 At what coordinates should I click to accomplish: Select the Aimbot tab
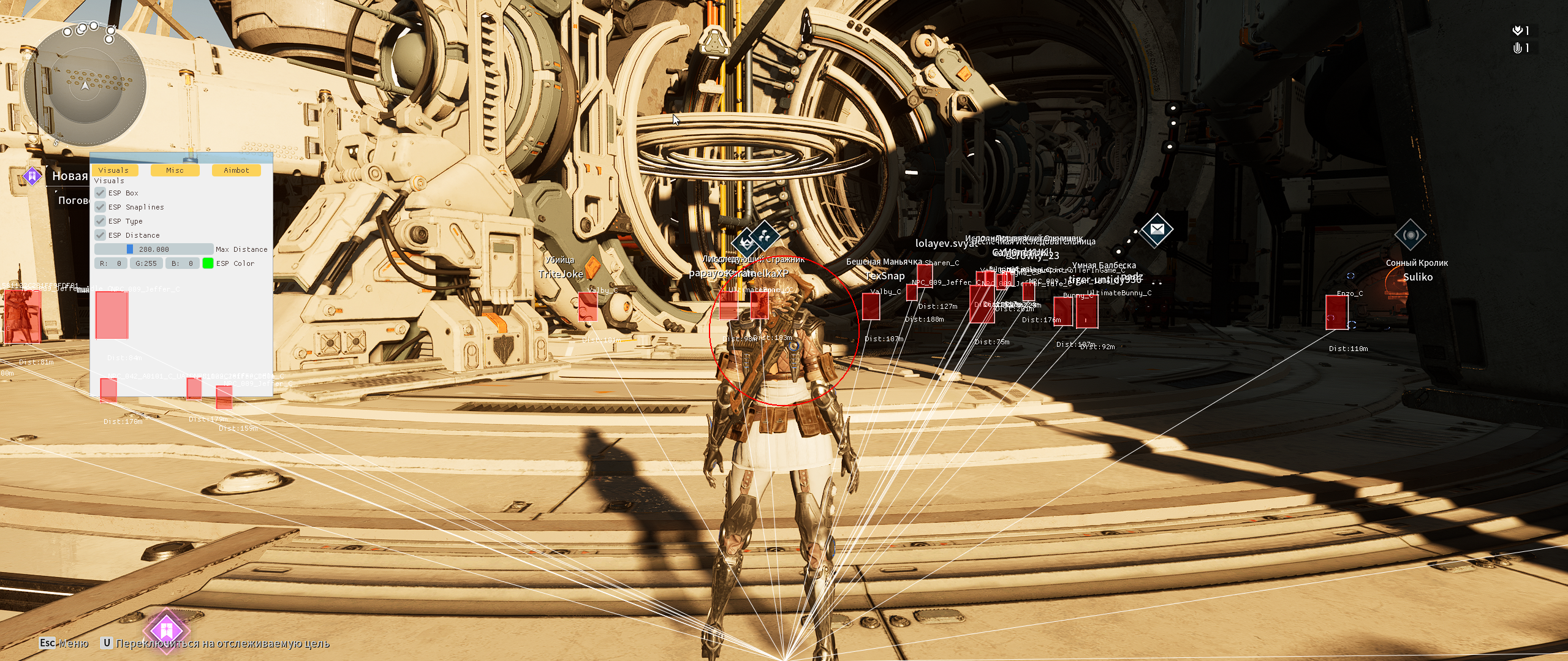pos(236,170)
